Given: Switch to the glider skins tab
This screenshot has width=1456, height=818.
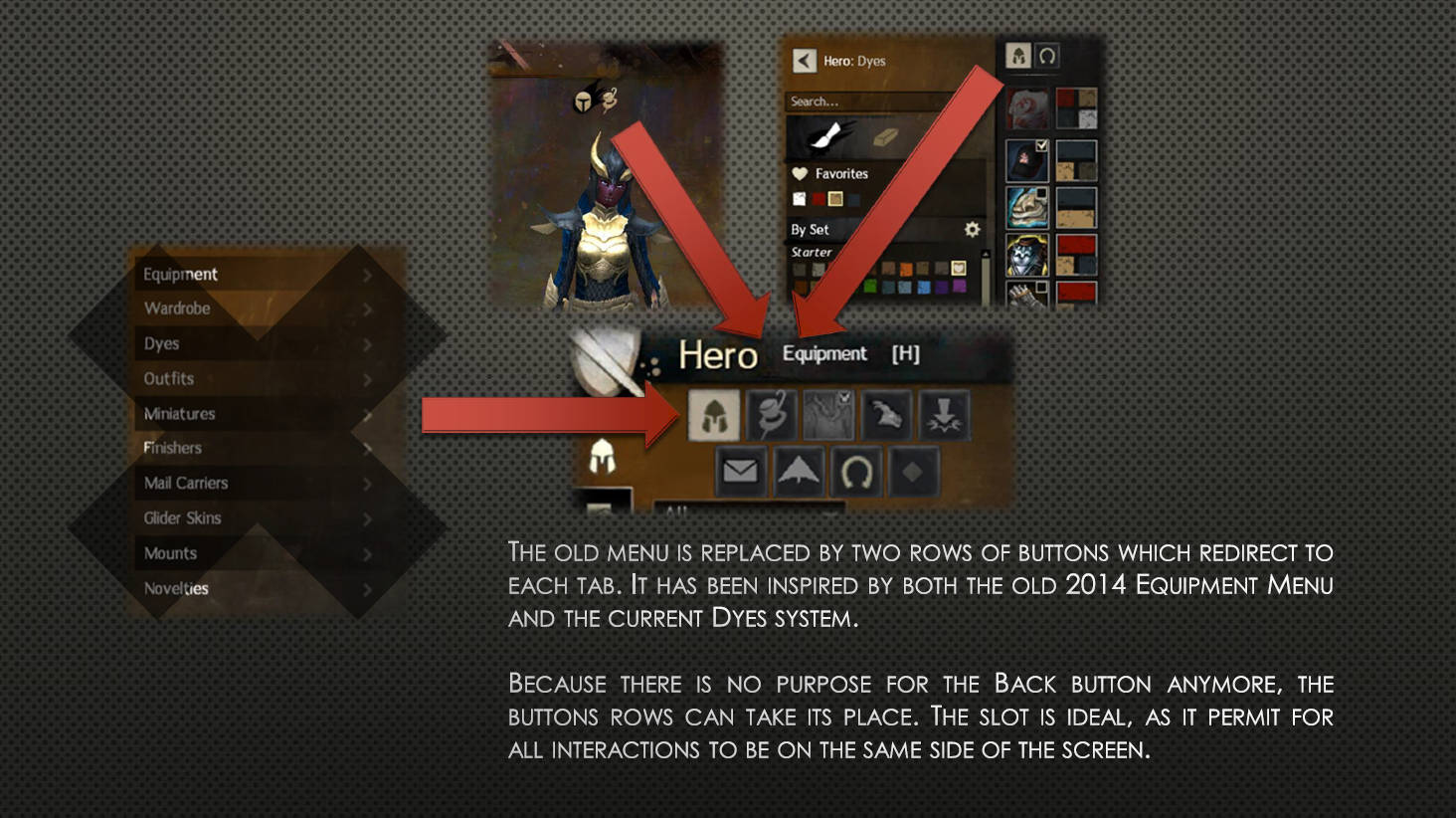Looking at the screenshot, I should (799, 471).
